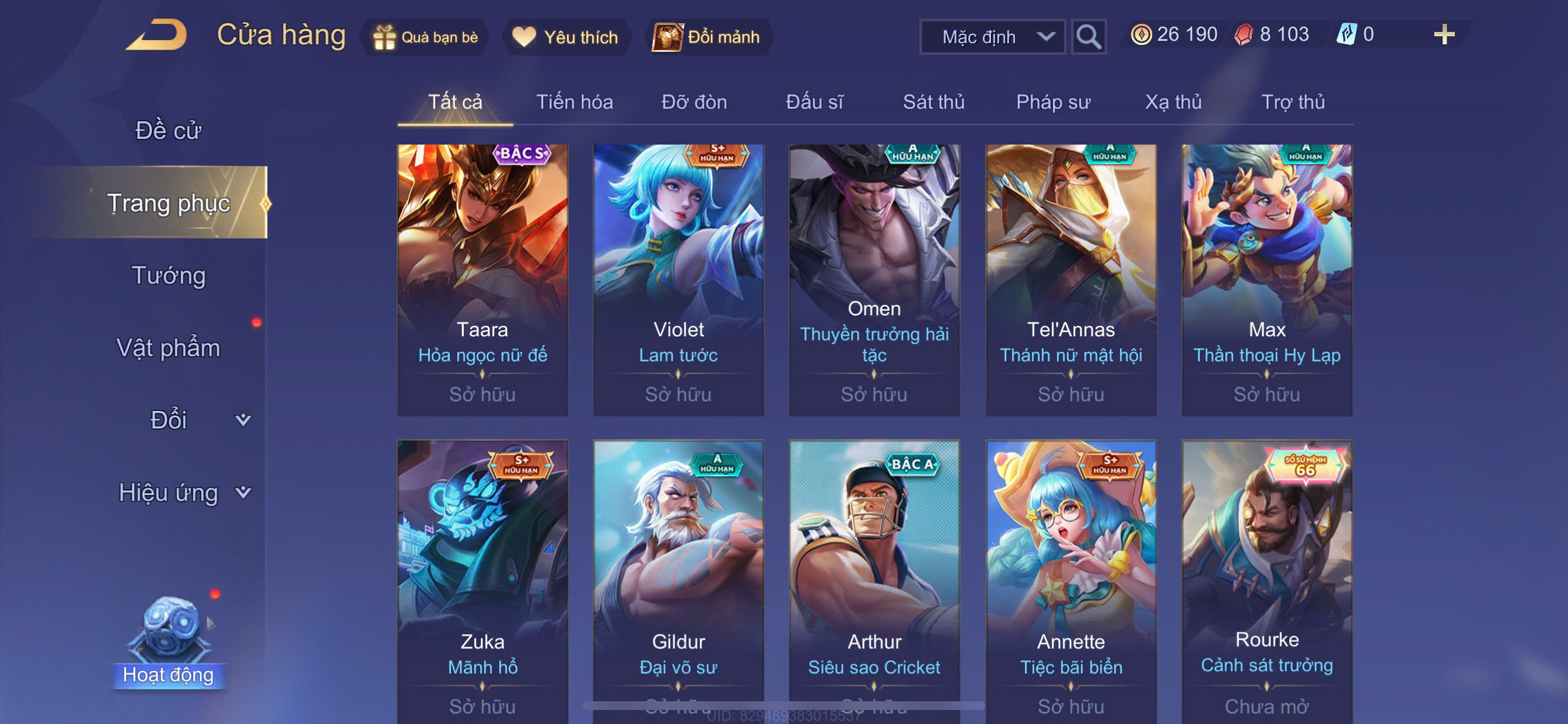Open the Yêu thích favorites list

(x=565, y=37)
